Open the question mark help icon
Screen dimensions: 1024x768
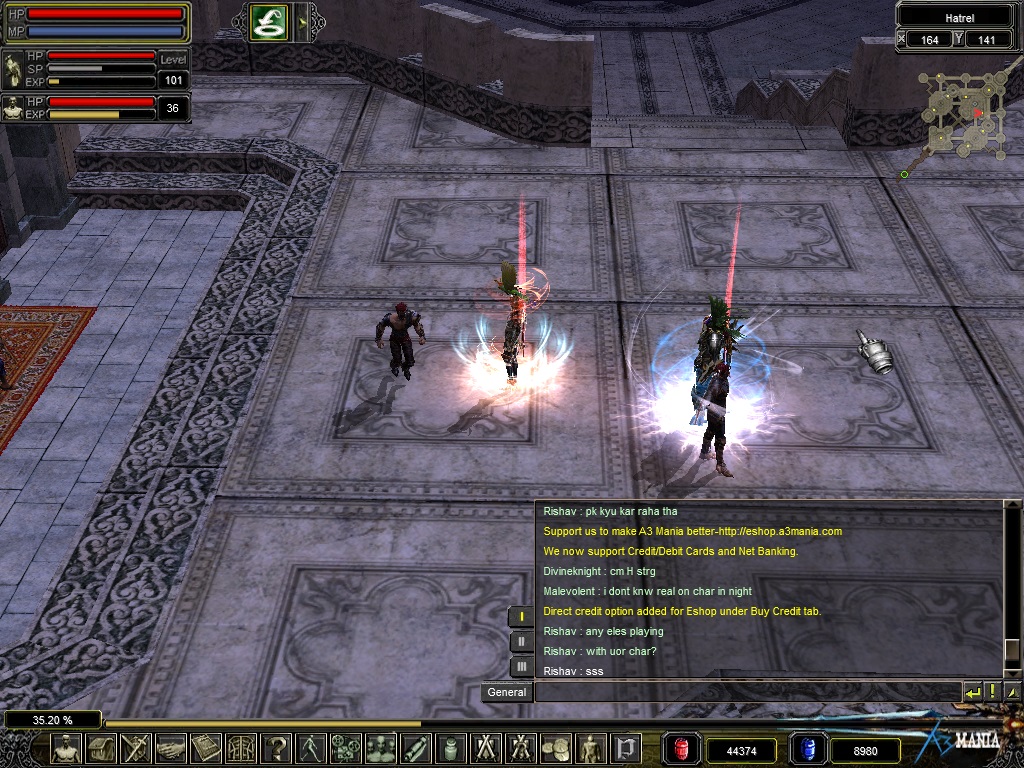pos(277,748)
